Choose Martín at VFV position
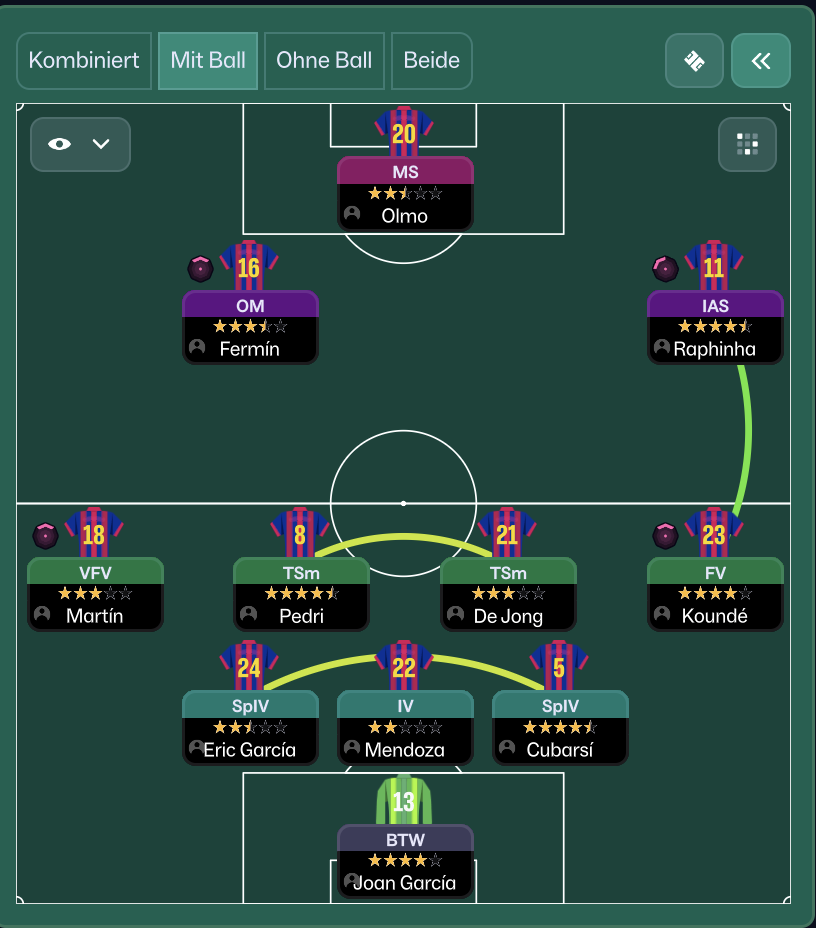Viewport: 816px width, 928px height. pos(95,594)
